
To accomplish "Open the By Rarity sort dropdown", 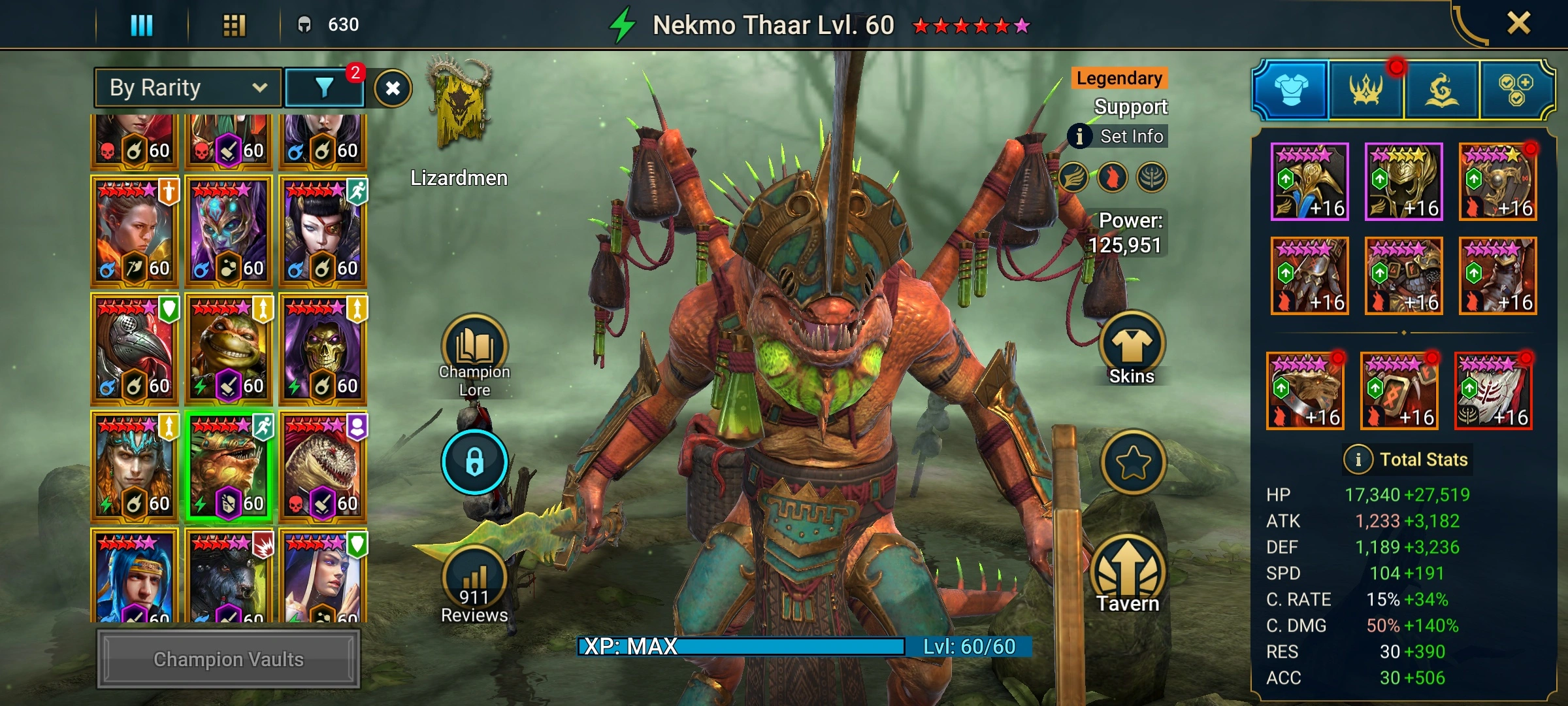I will point(188,88).
